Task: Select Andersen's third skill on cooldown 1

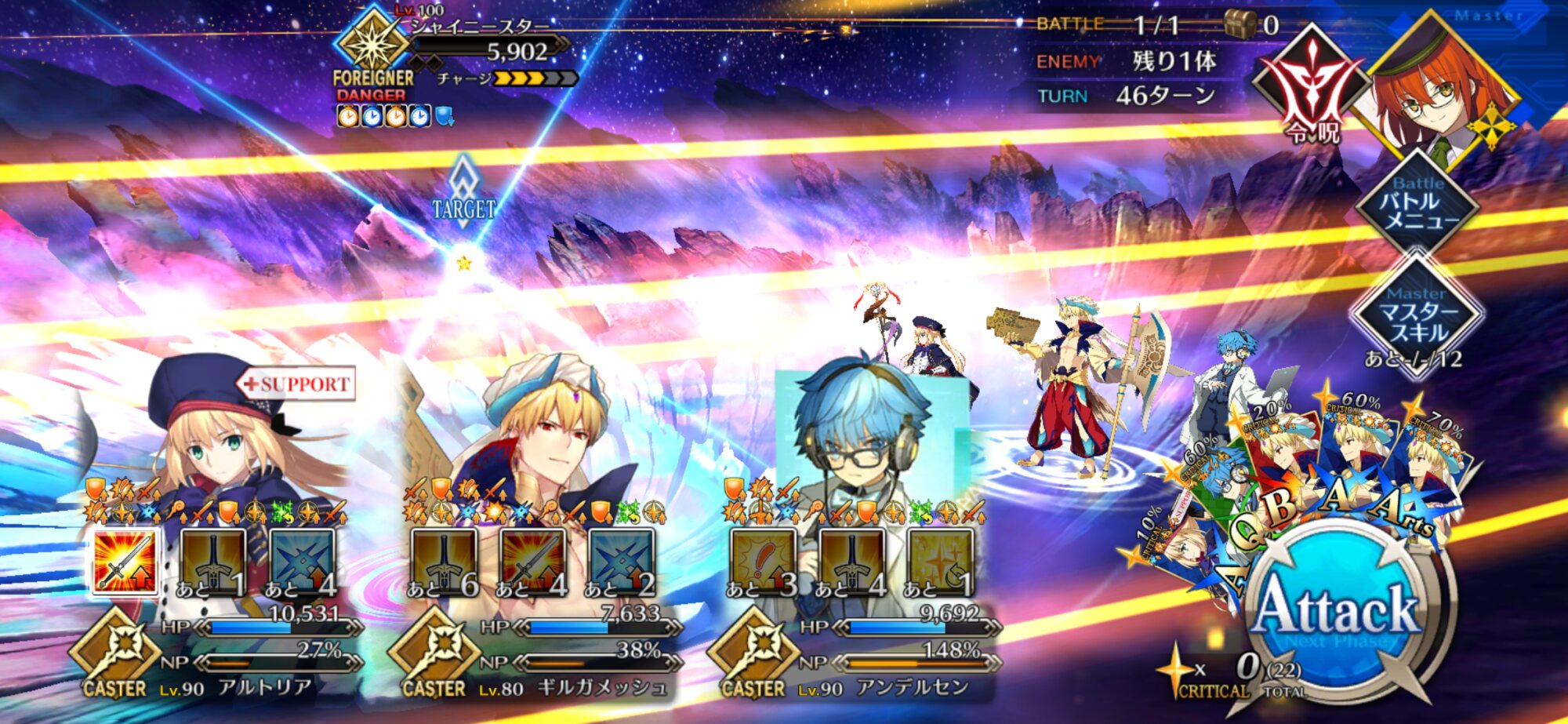Action: pyautogui.click(x=940, y=562)
